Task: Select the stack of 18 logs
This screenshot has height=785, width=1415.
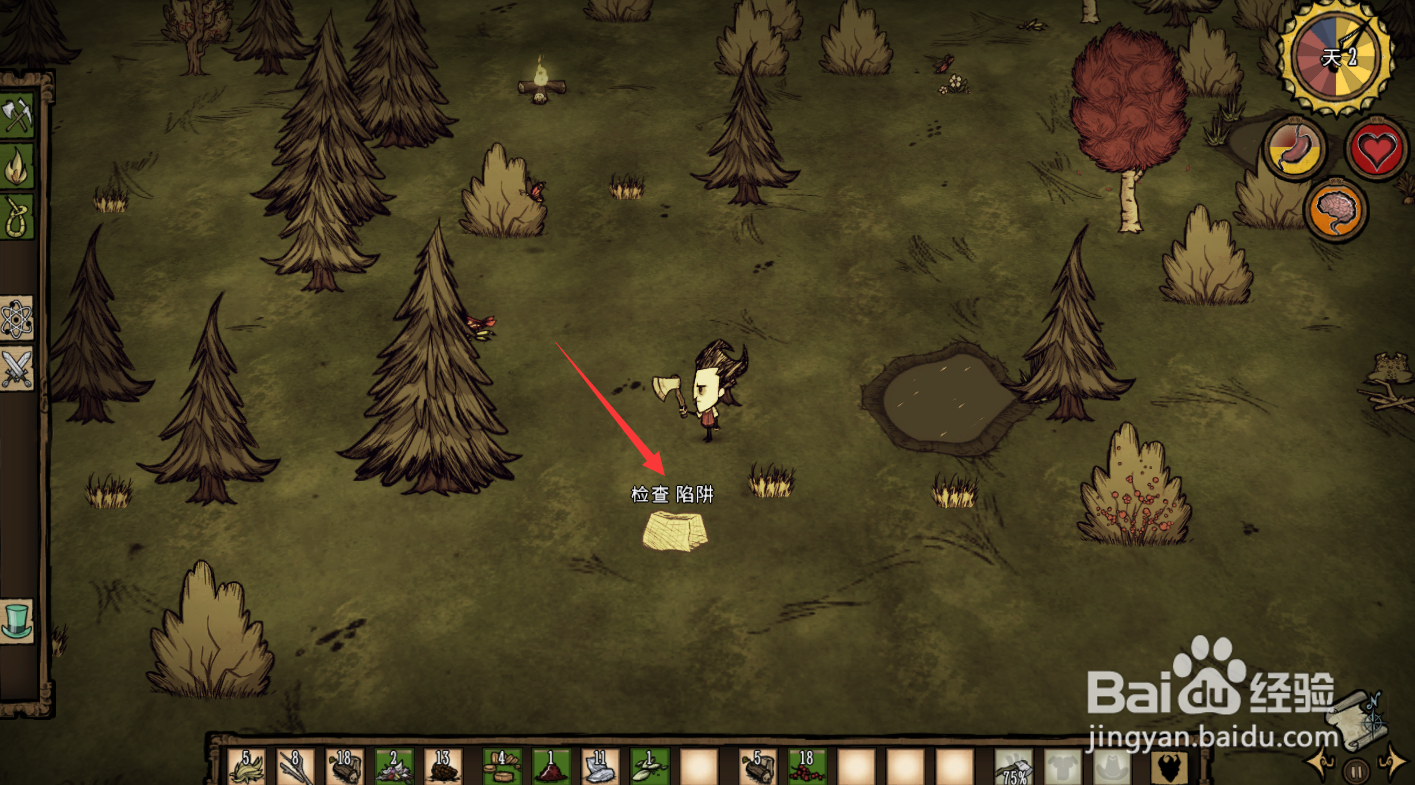Action: (345, 767)
